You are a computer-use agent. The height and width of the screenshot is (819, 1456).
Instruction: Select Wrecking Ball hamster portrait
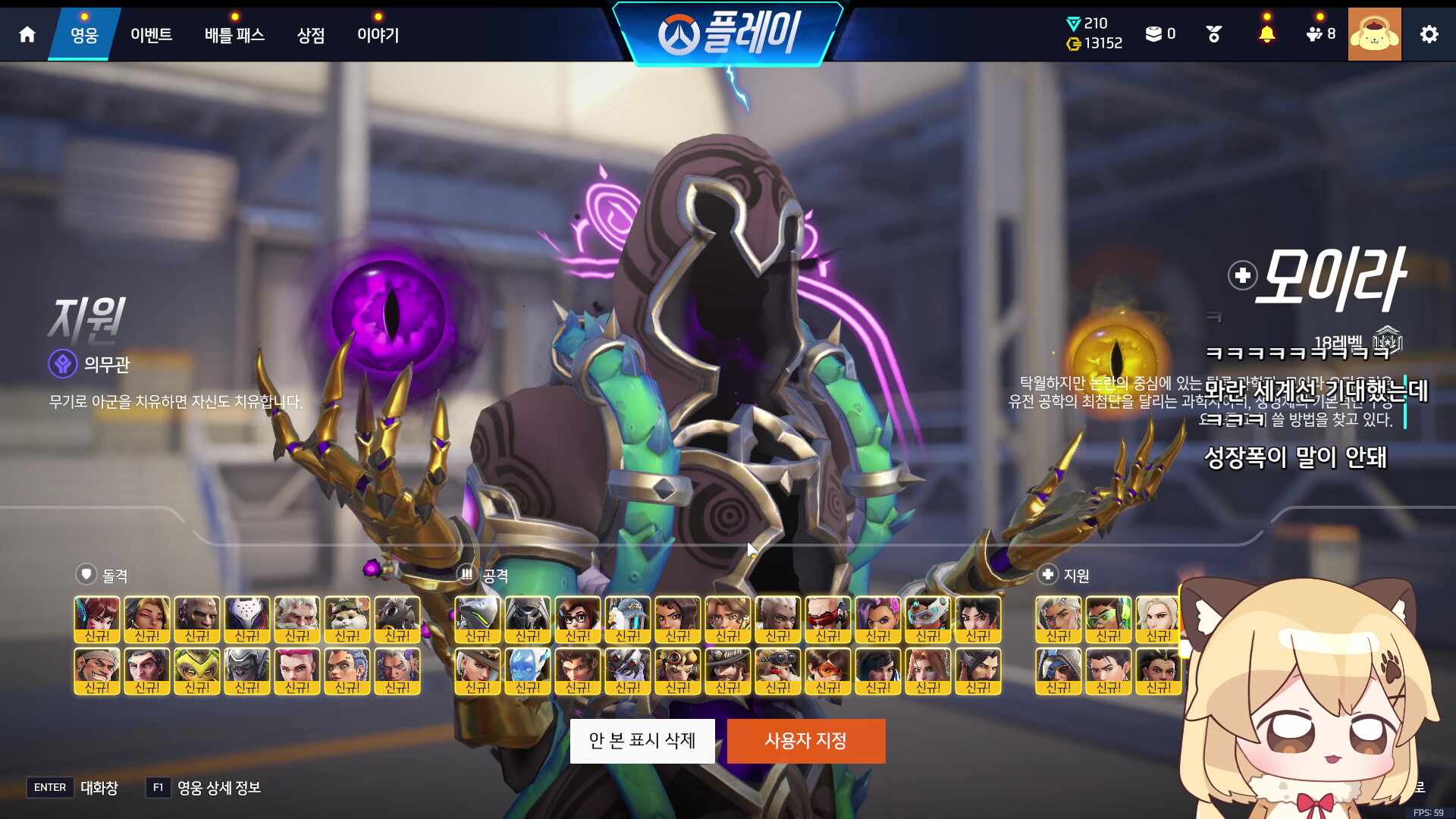(347, 619)
